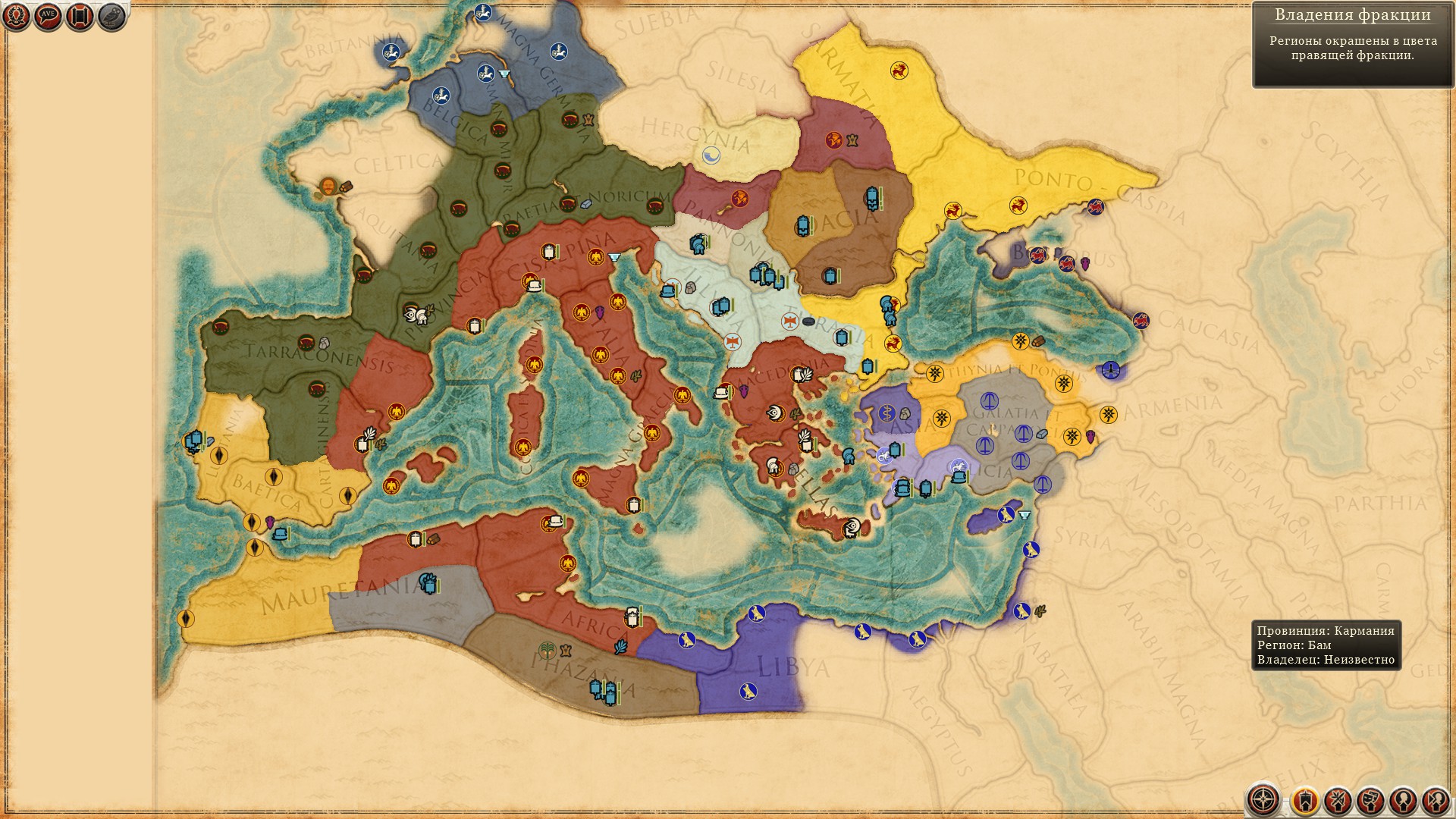1456x819 pixels.
Task: Click the silhouette-head map-mode icon near bottom right
Action: coord(1401,799)
